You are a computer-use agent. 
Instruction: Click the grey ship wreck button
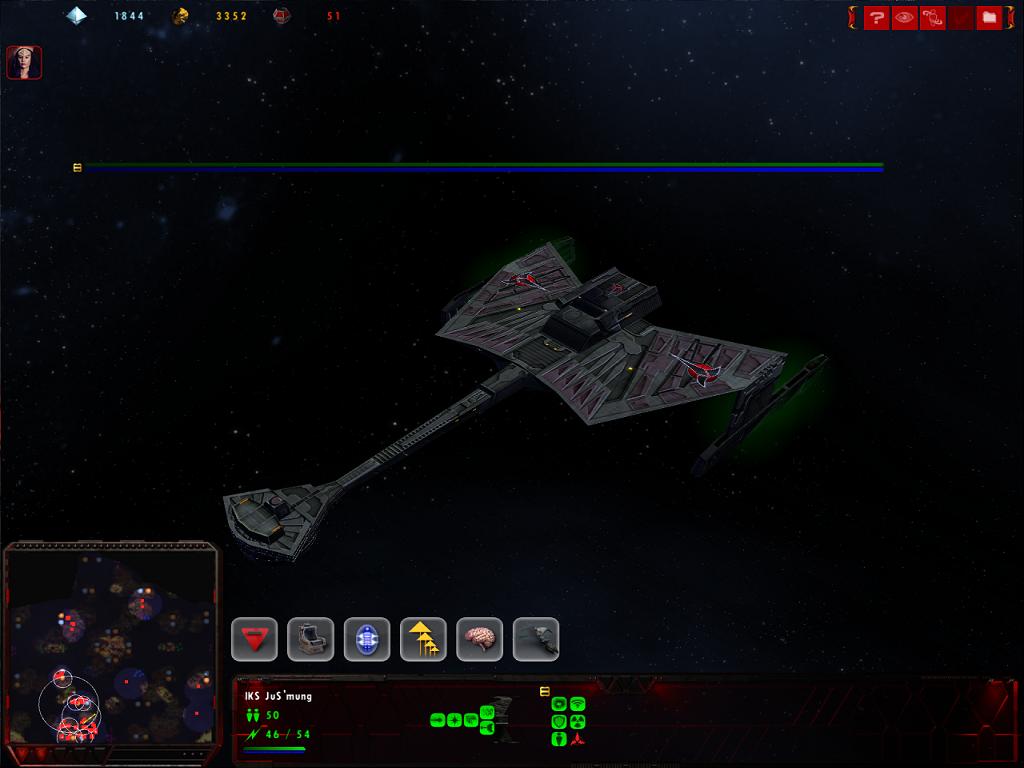point(536,639)
